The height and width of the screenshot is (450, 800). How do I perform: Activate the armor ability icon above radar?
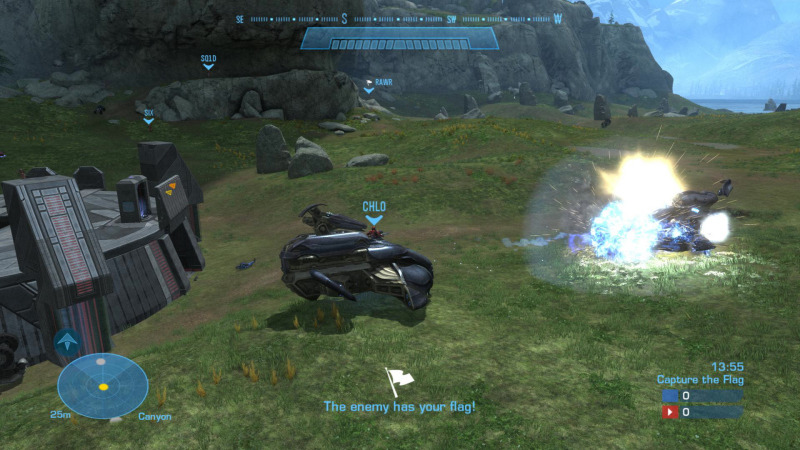[68, 343]
